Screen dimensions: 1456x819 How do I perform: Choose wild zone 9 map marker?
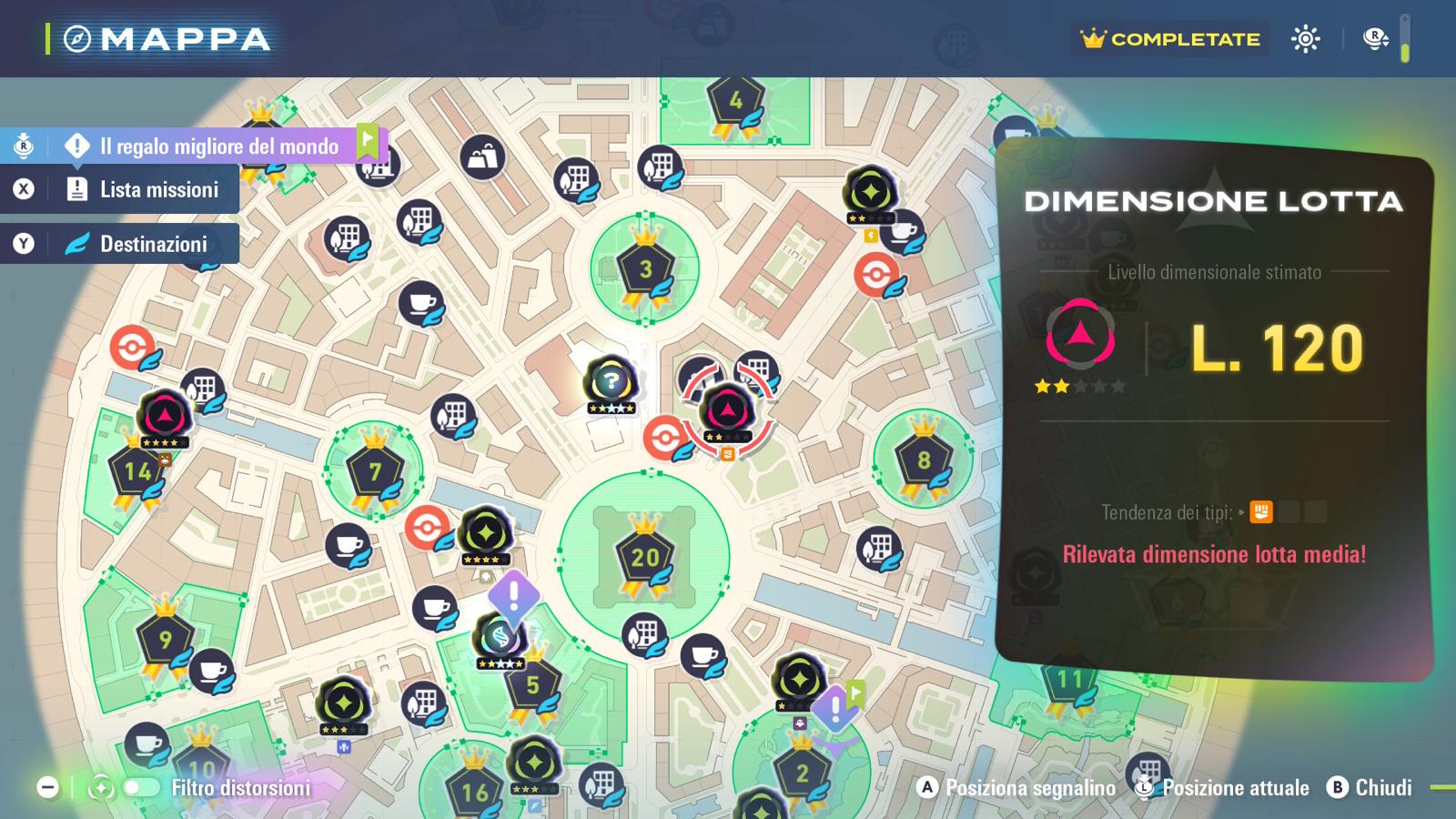(165, 639)
